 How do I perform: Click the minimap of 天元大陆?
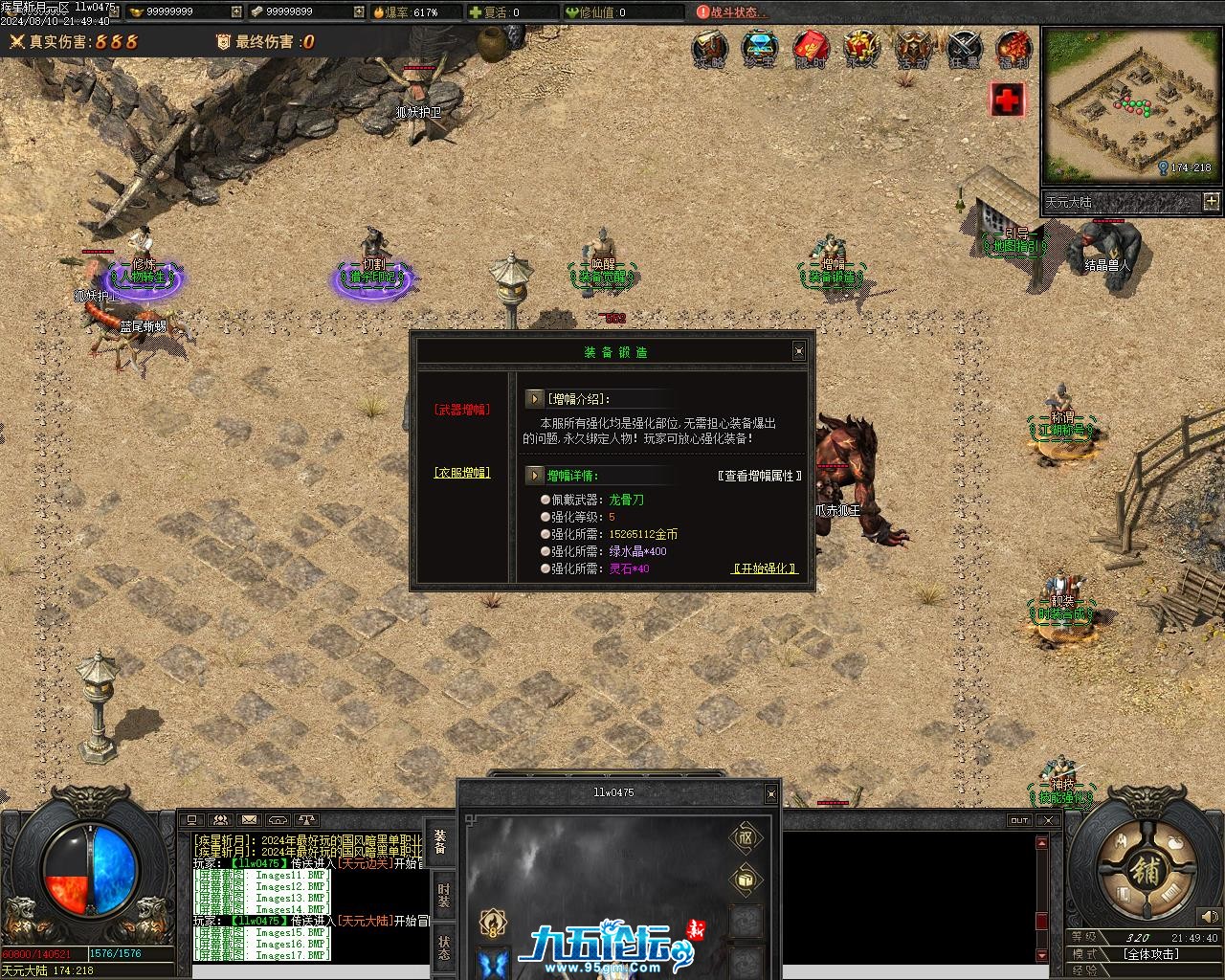1128,104
